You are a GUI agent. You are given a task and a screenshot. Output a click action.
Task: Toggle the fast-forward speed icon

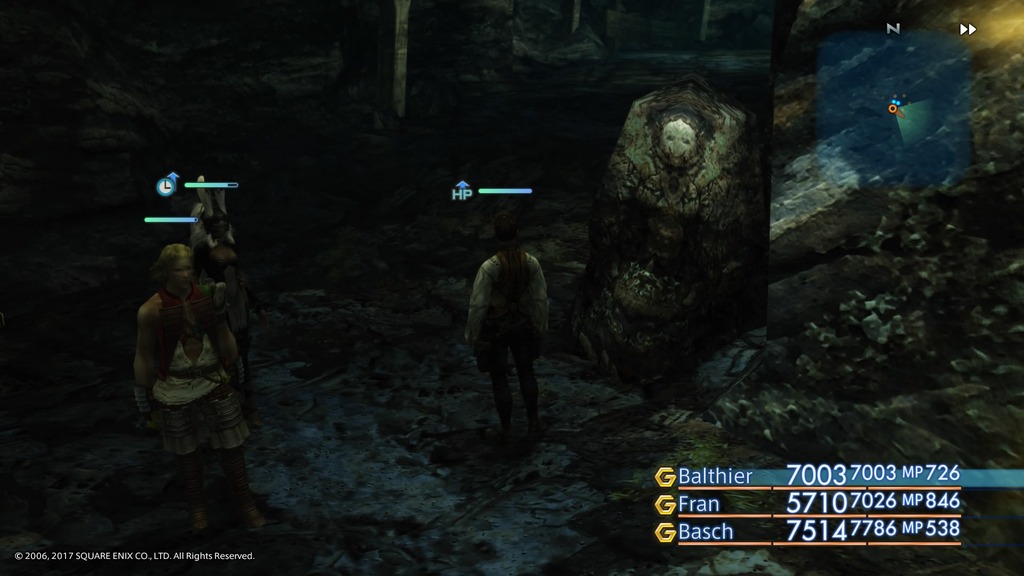(x=968, y=30)
